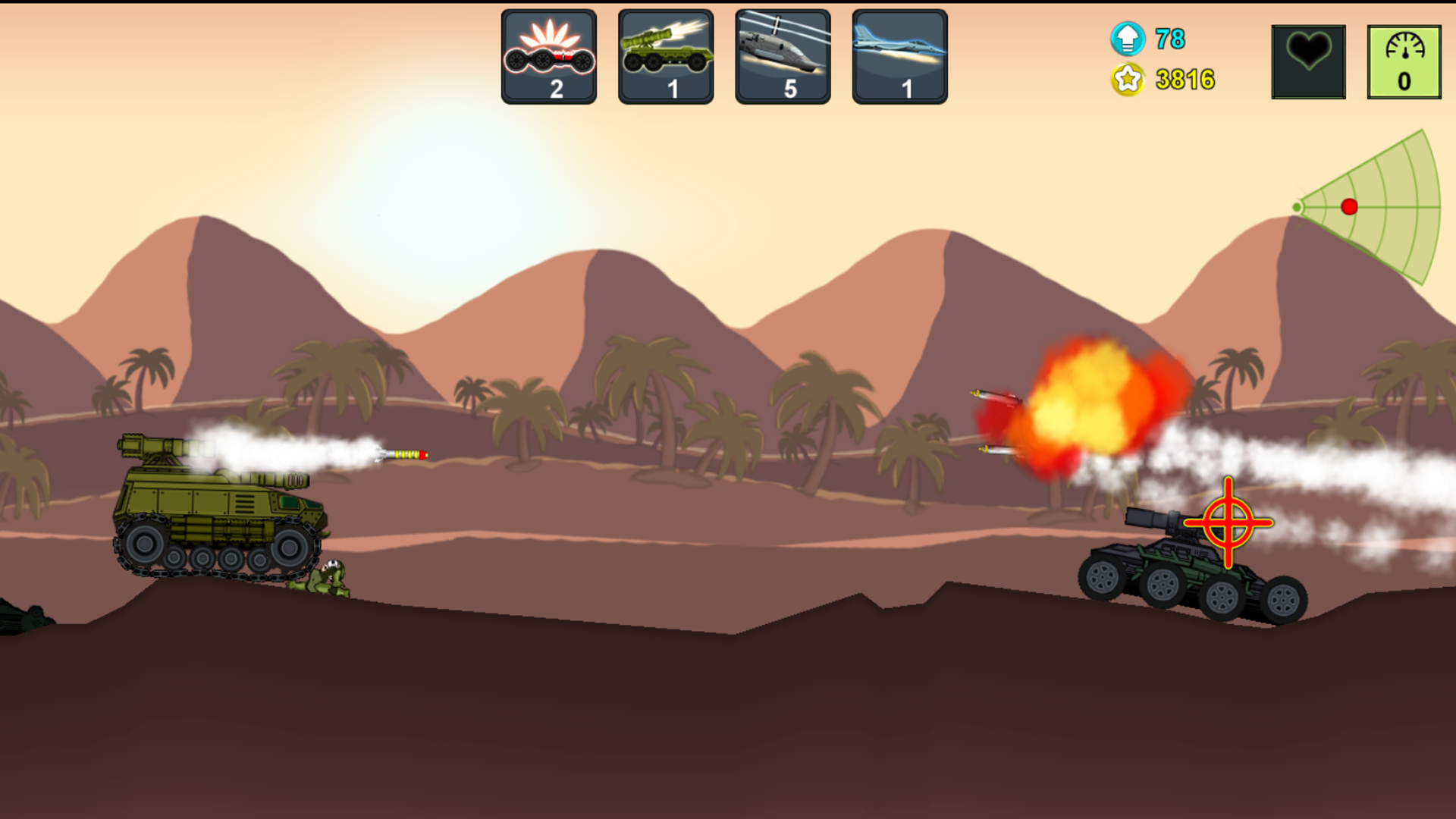Click the helicopter slot showing count 5

[x=782, y=57]
